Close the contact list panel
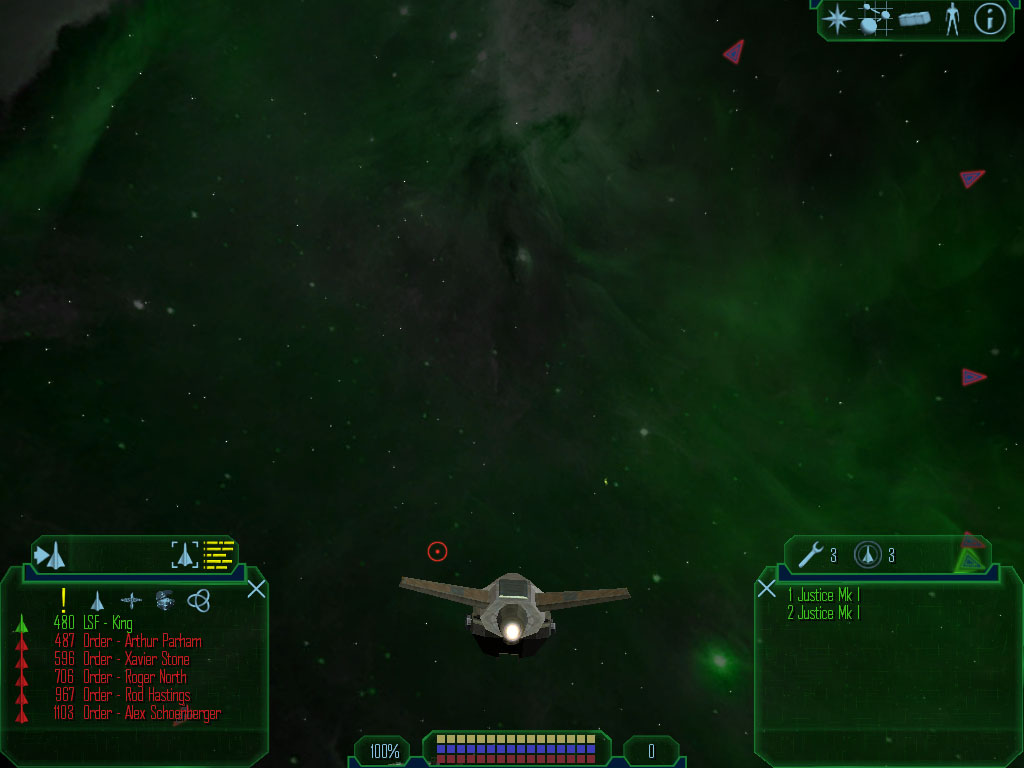The height and width of the screenshot is (768, 1024). tap(256, 588)
